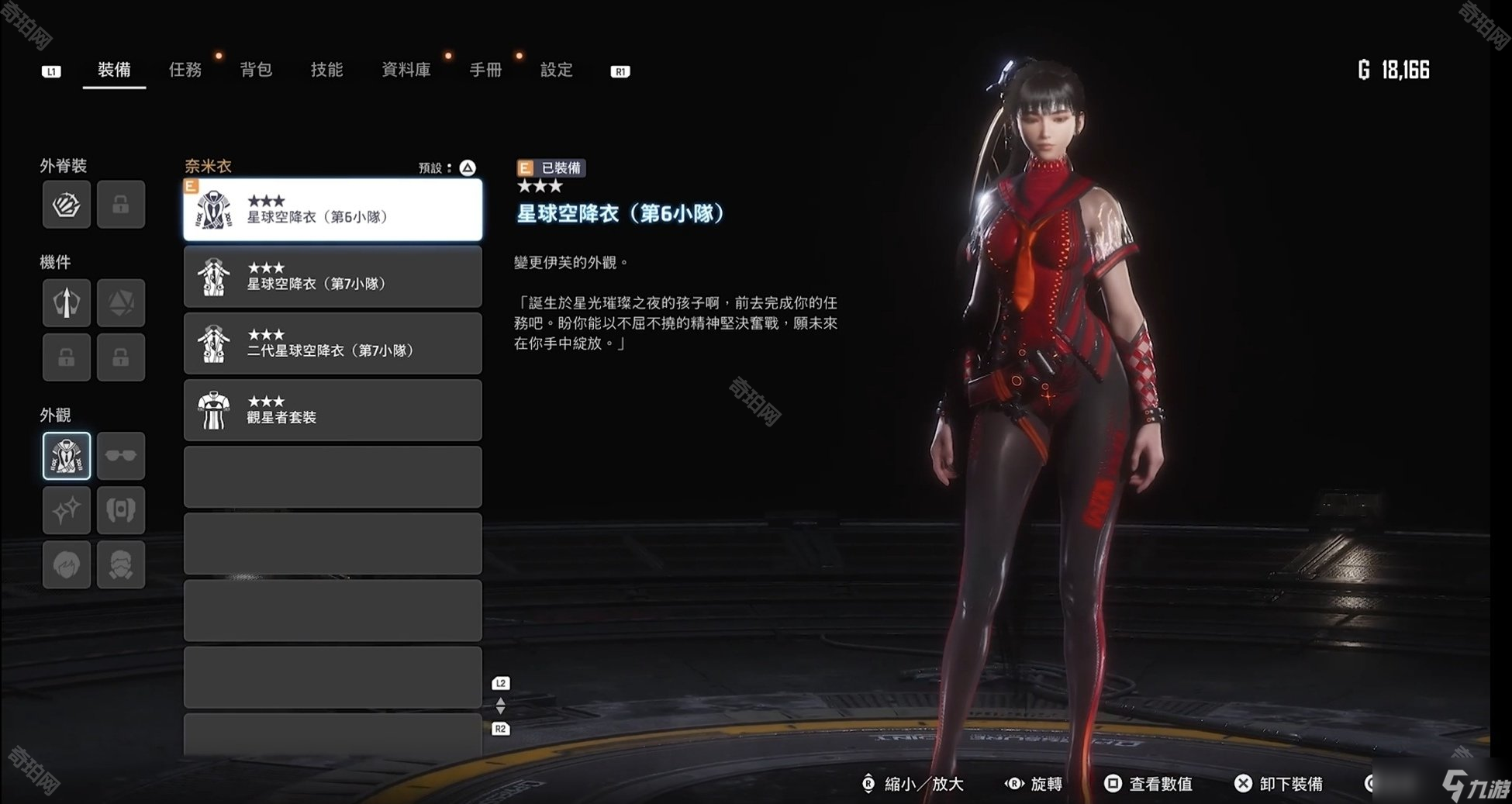Select the sparkle stars appearance slot
Image resolution: width=1512 pixels, height=804 pixels.
67,510
